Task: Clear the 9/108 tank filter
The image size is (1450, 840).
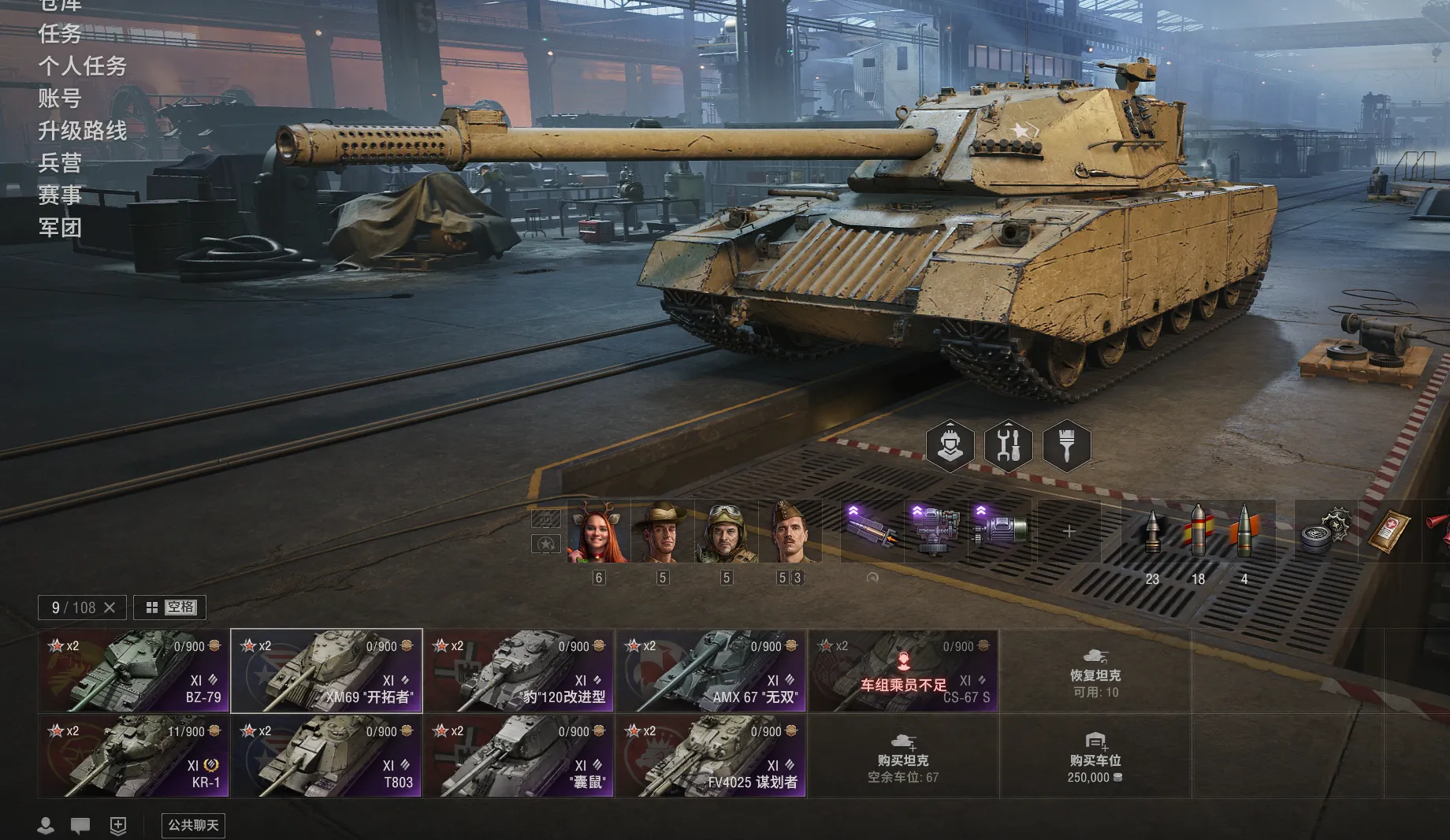Action: tap(110, 608)
